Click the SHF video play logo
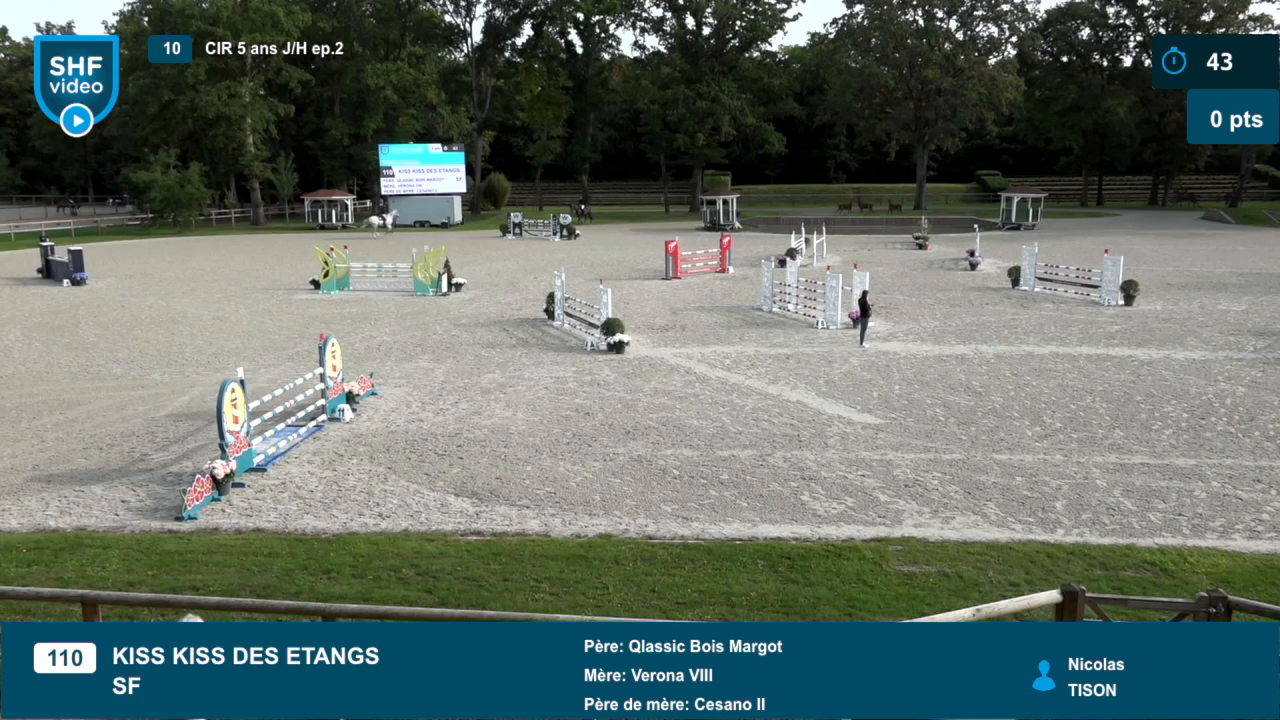 (x=76, y=86)
